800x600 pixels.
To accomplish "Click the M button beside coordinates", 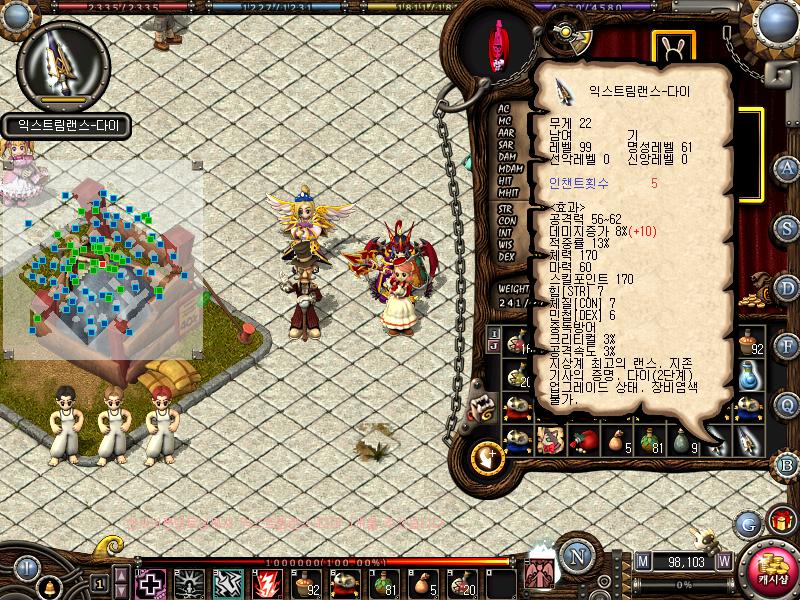I will (642, 561).
